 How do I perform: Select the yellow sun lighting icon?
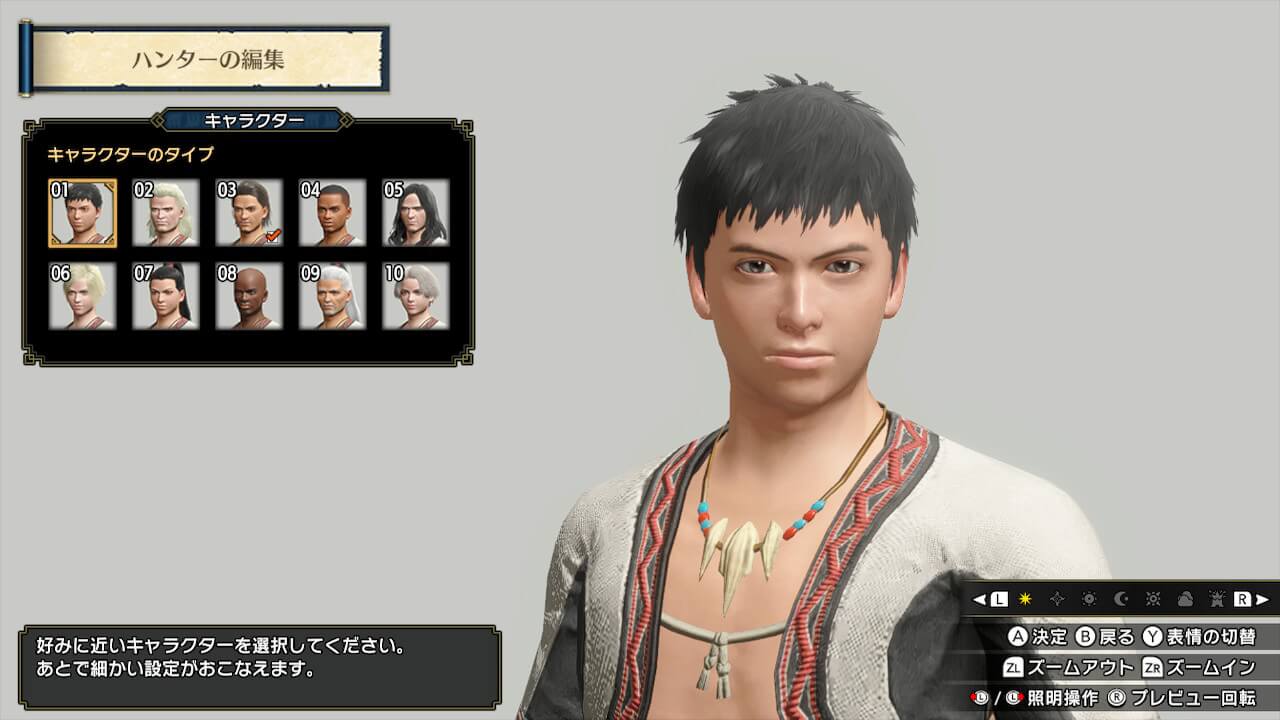tap(1025, 599)
